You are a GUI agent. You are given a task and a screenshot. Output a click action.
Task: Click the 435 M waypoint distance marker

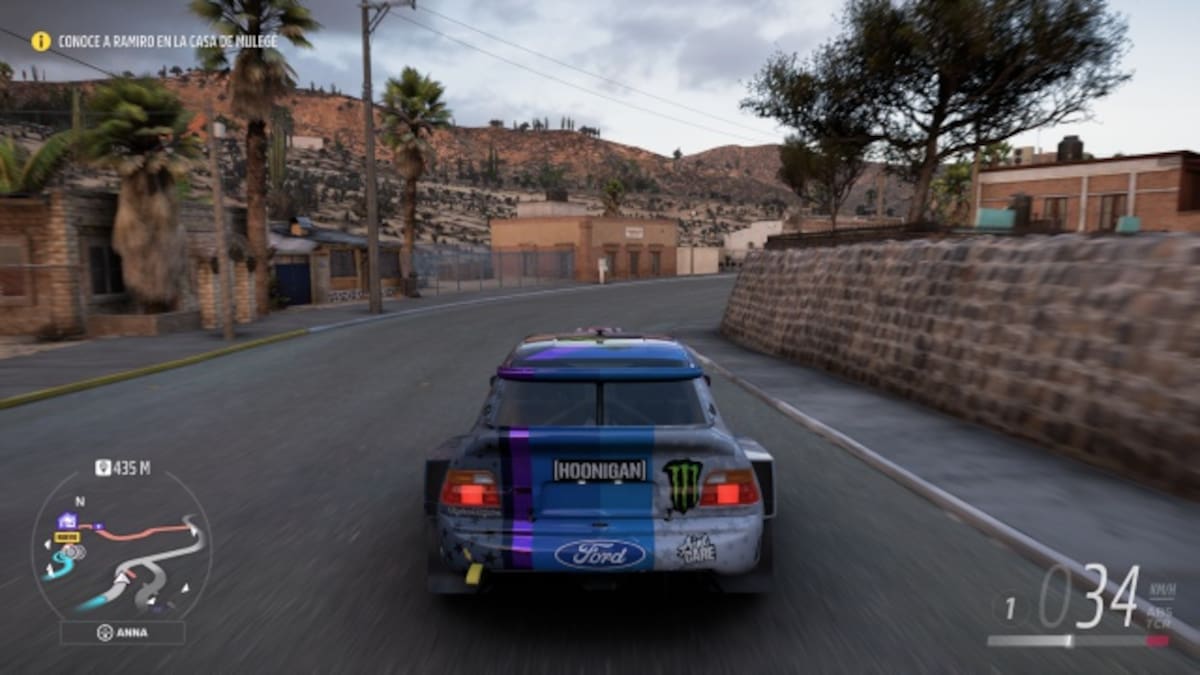tap(123, 467)
